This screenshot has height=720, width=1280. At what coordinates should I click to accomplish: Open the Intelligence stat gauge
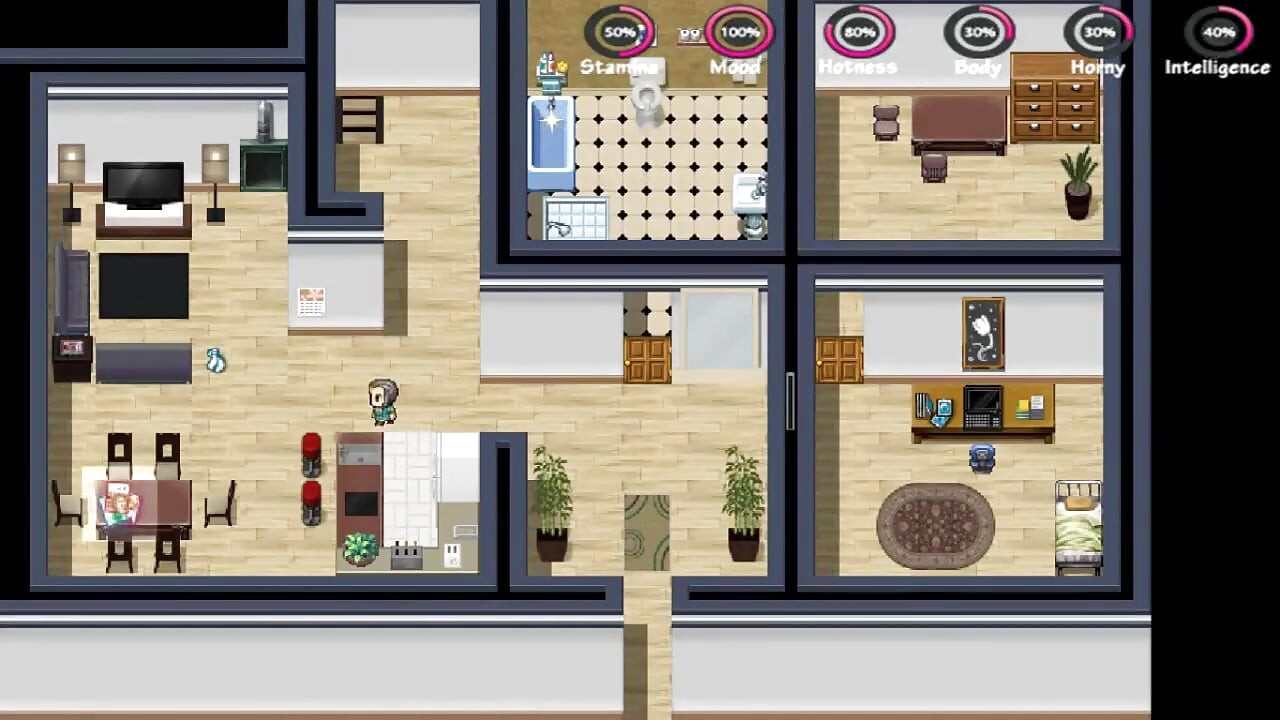click(x=1216, y=32)
